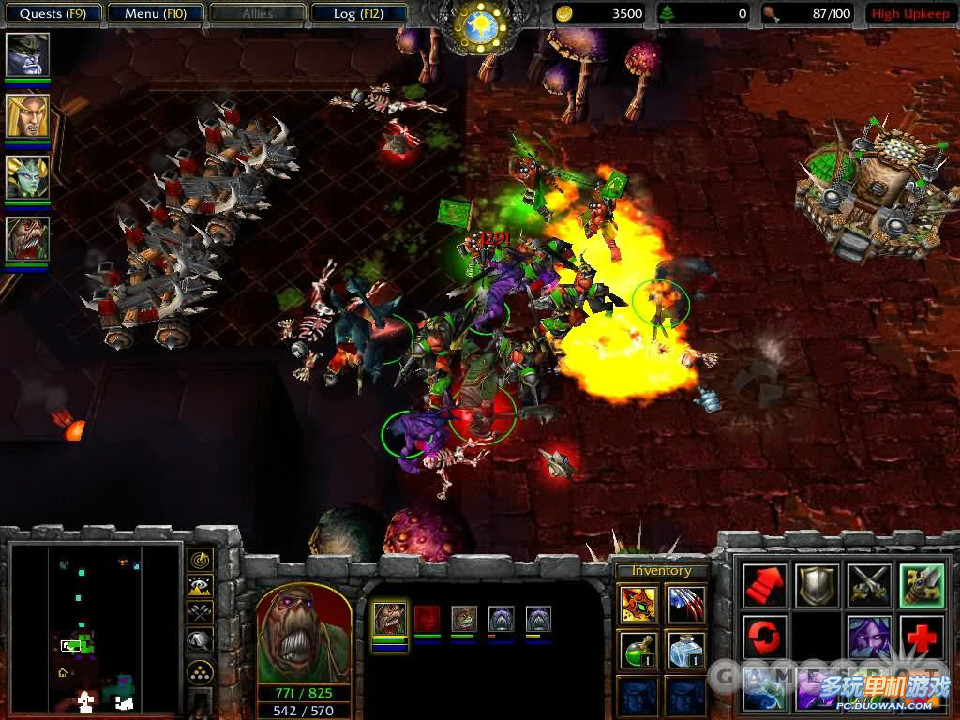Choose the Attack crossed swords command
The image size is (960, 720).
(x=869, y=585)
